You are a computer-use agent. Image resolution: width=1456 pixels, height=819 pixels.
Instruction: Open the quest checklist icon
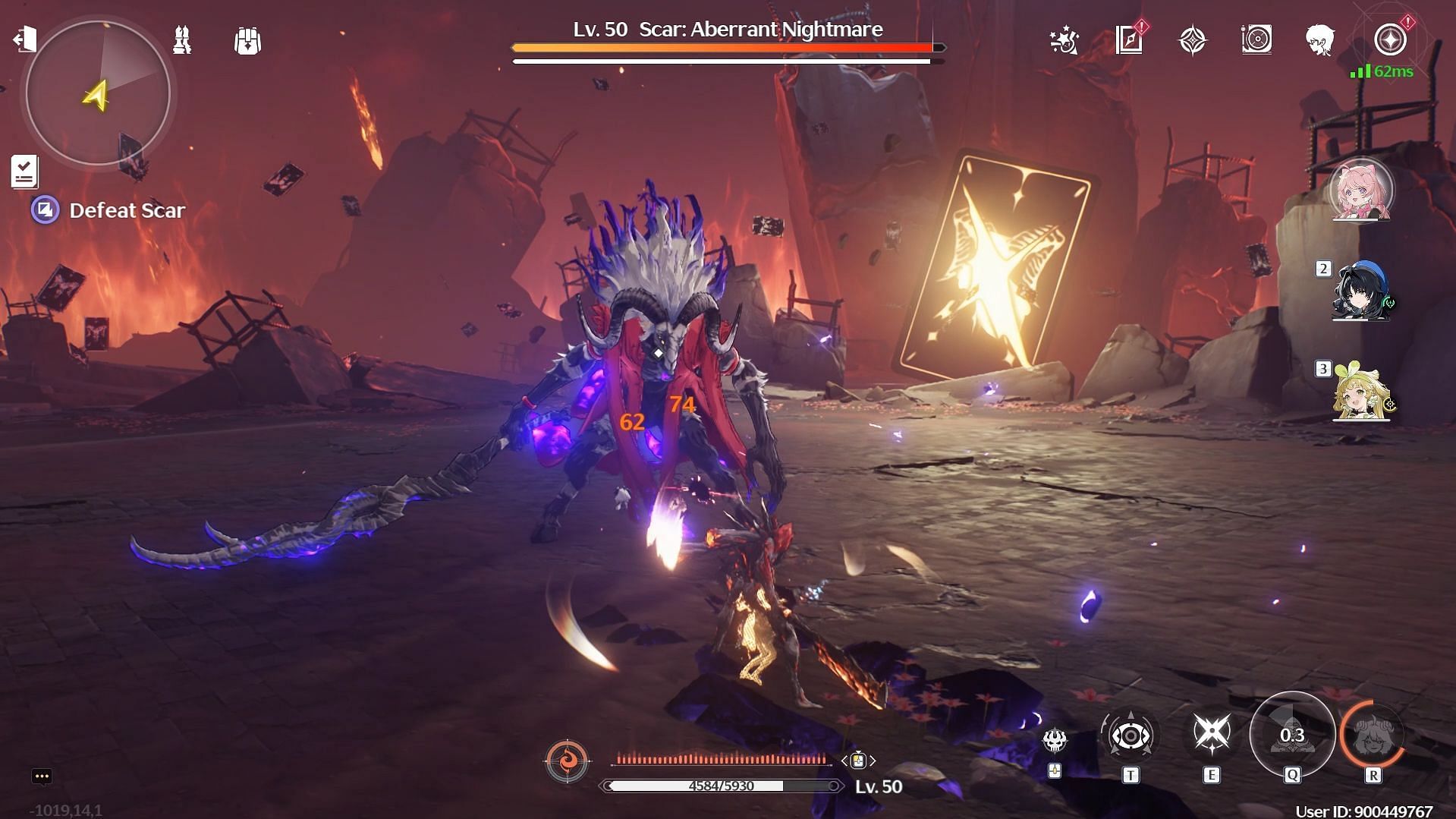[24, 172]
